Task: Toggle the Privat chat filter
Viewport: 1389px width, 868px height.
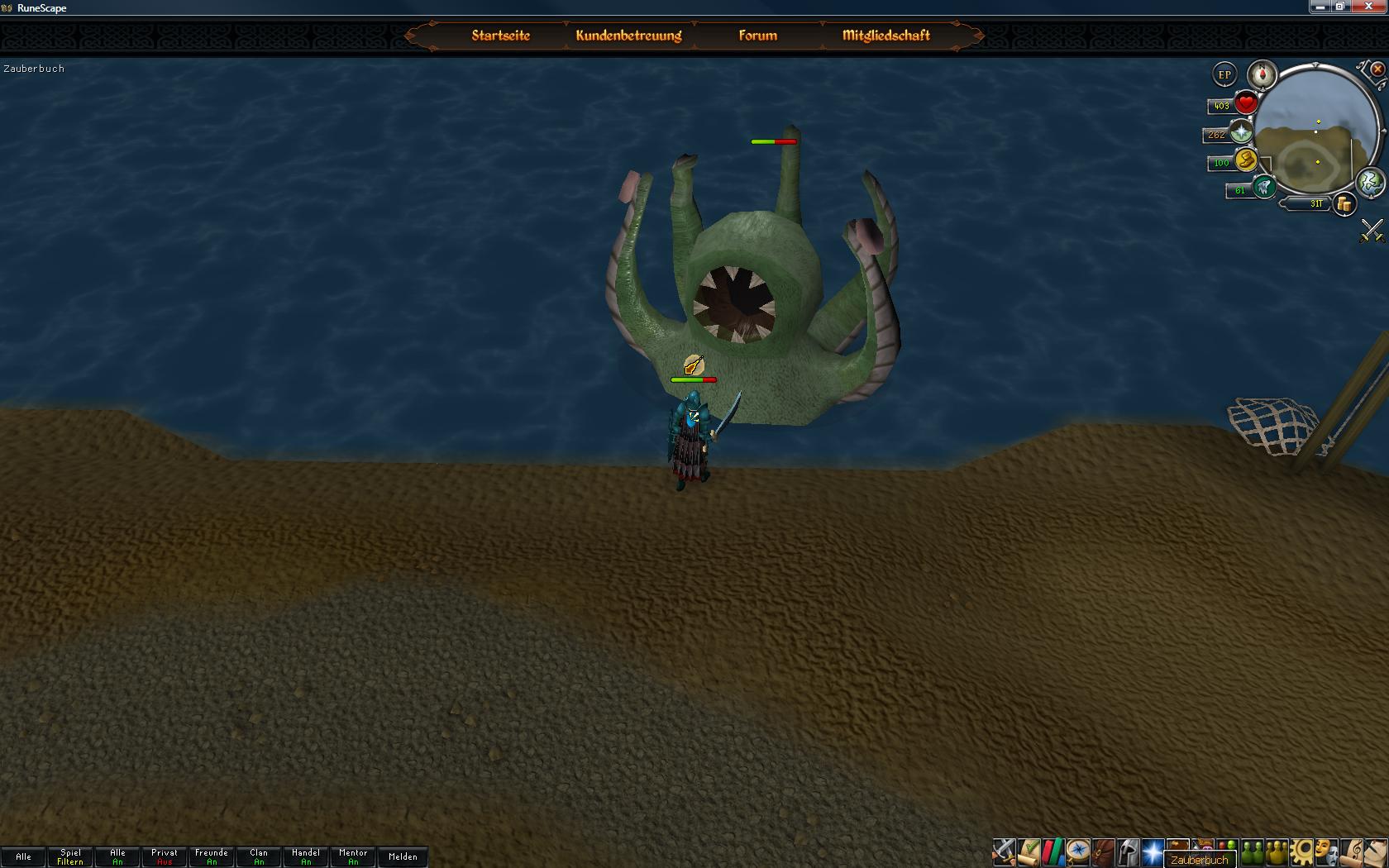Action: point(165,856)
